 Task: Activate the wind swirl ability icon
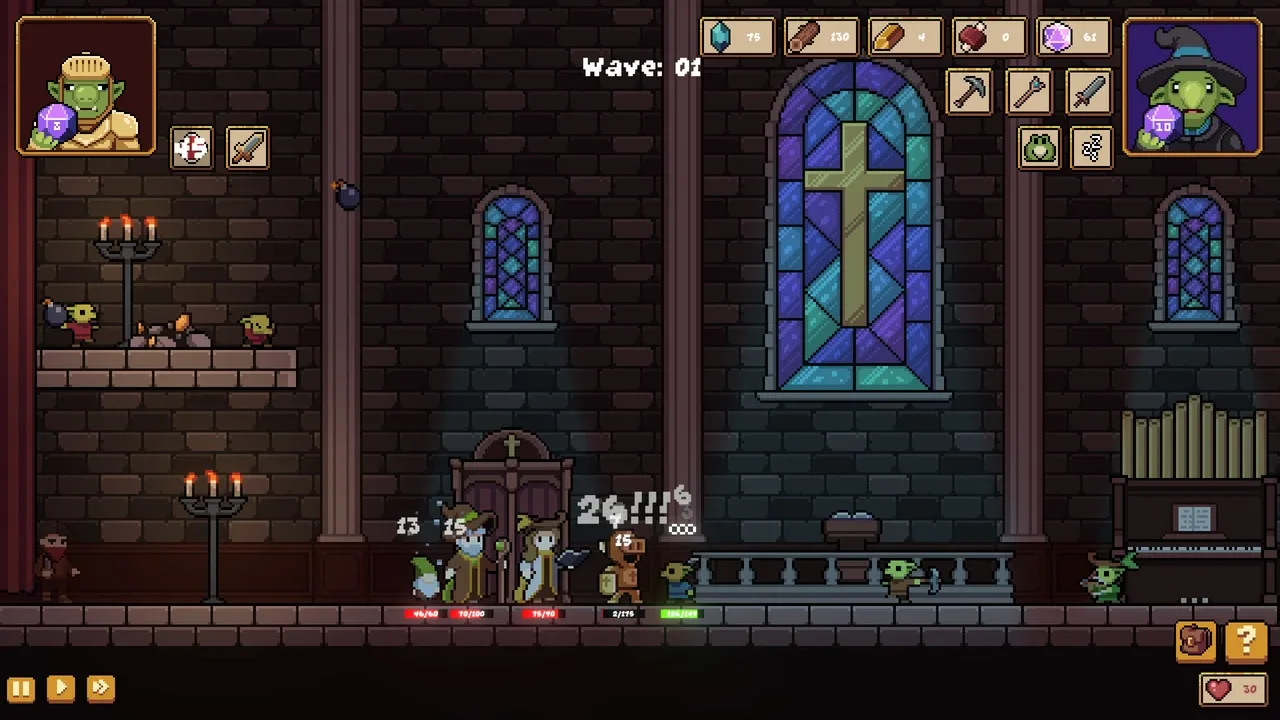coord(1091,149)
